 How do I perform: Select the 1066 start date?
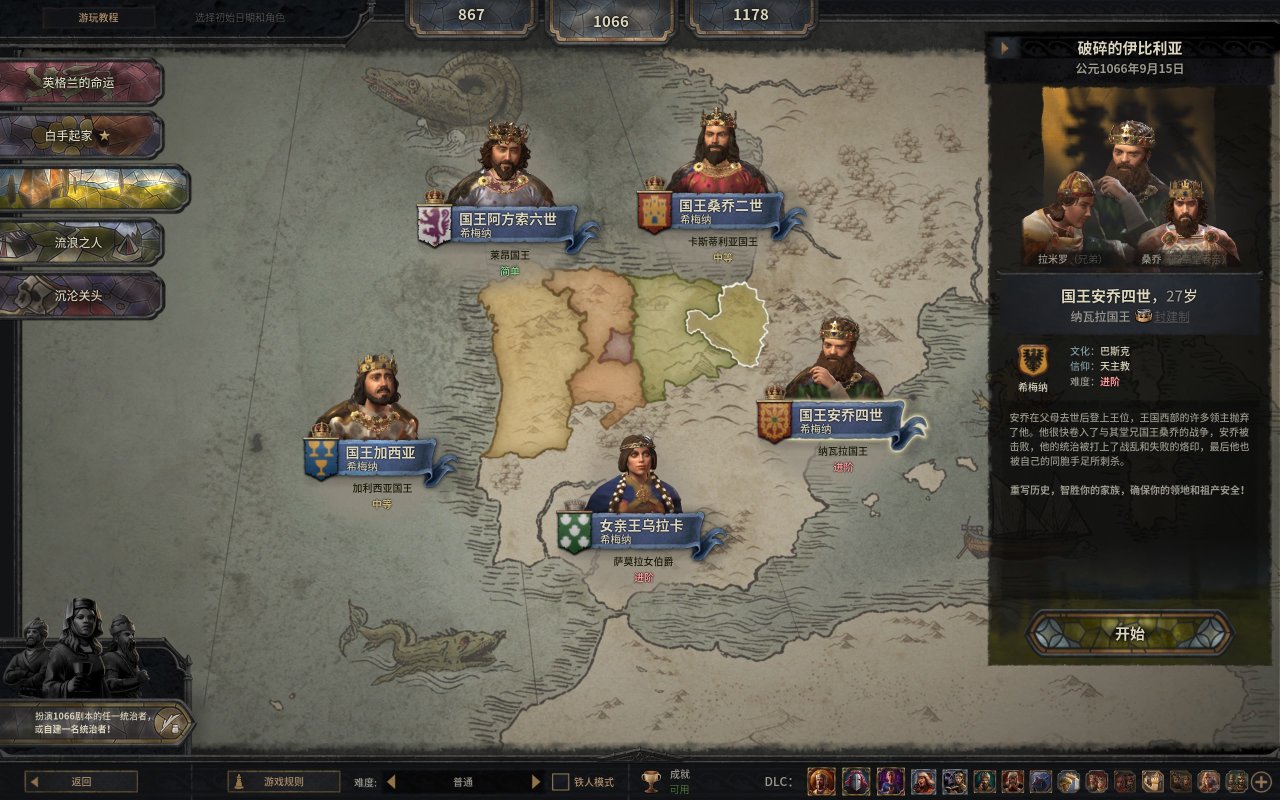[x=611, y=21]
